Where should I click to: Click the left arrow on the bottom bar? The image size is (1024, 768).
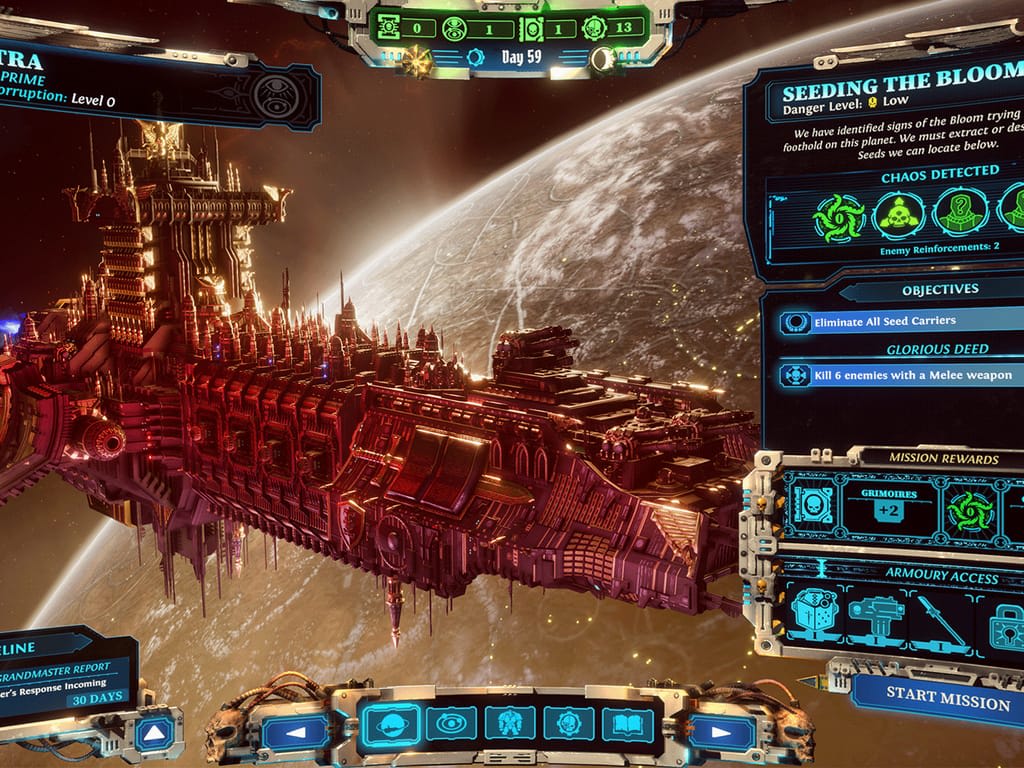294,731
